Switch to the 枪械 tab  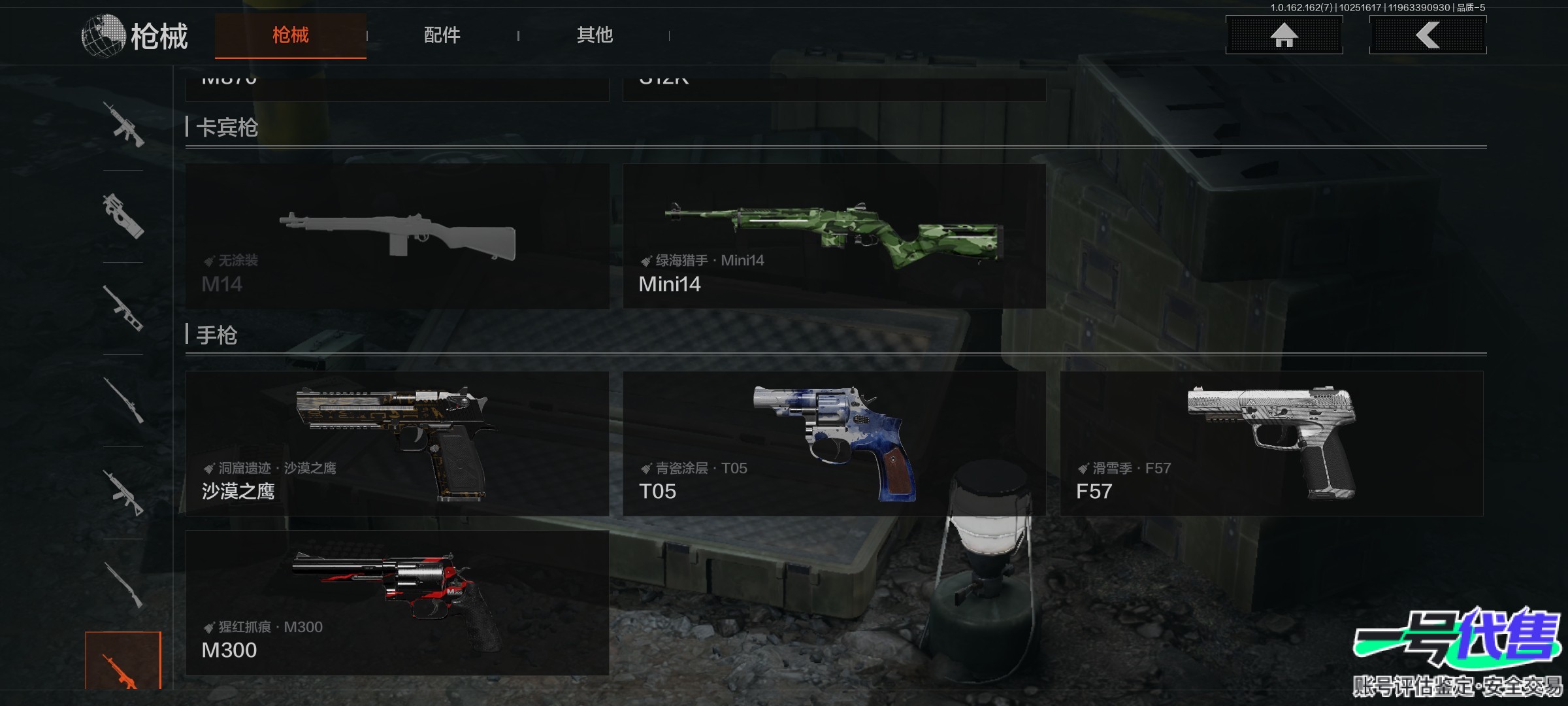point(290,35)
